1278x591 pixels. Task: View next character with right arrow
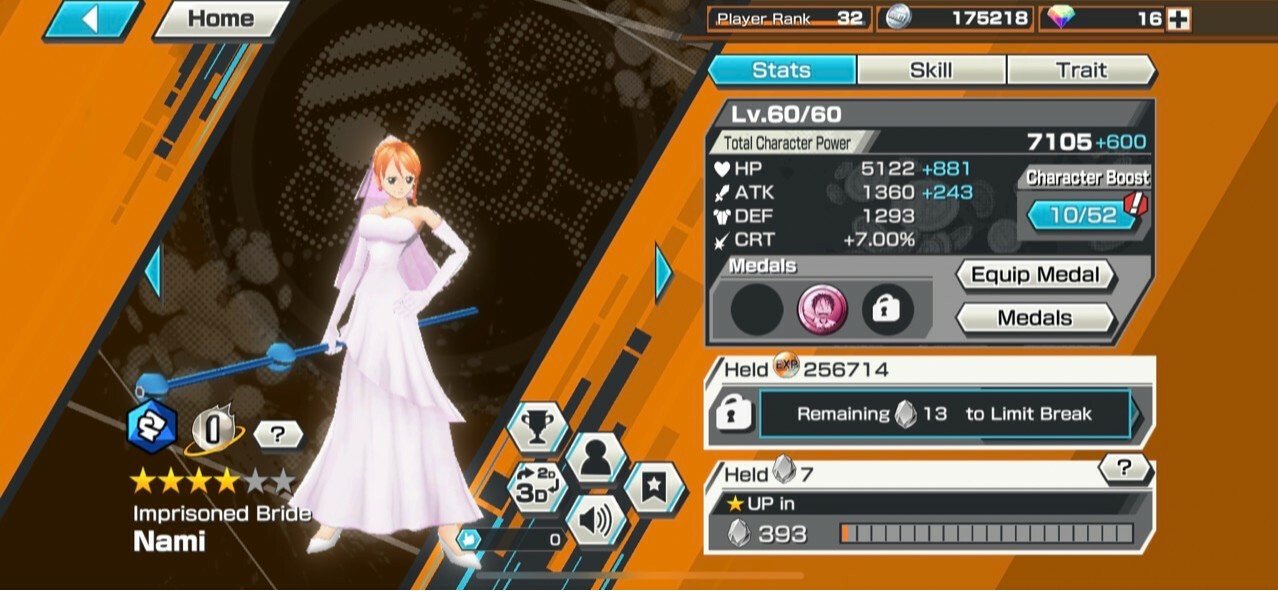(x=664, y=272)
